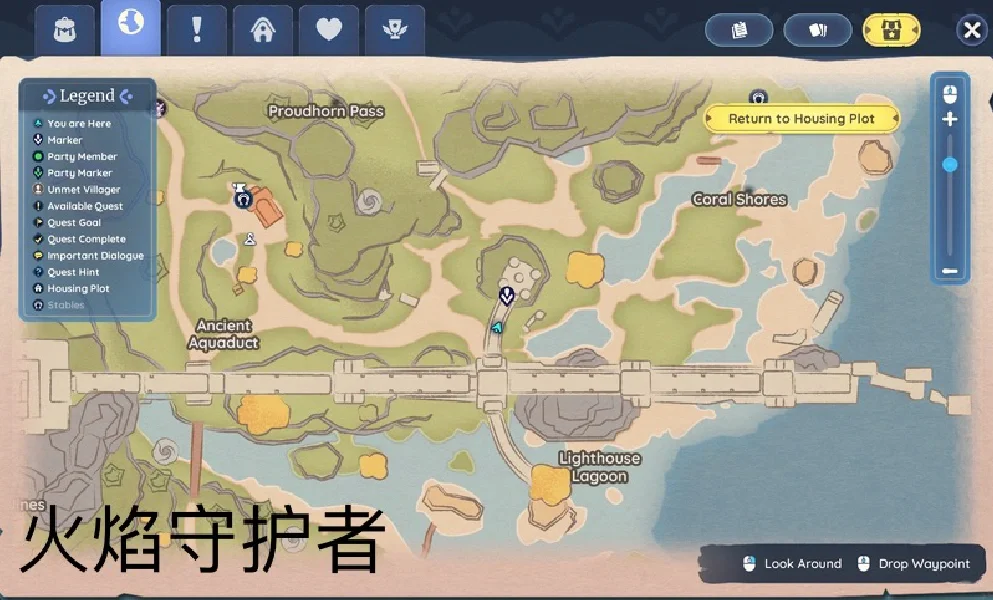Click the dropped waypoint marker on the map
Viewport: 993px width, 600px height.
tap(506, 294)
